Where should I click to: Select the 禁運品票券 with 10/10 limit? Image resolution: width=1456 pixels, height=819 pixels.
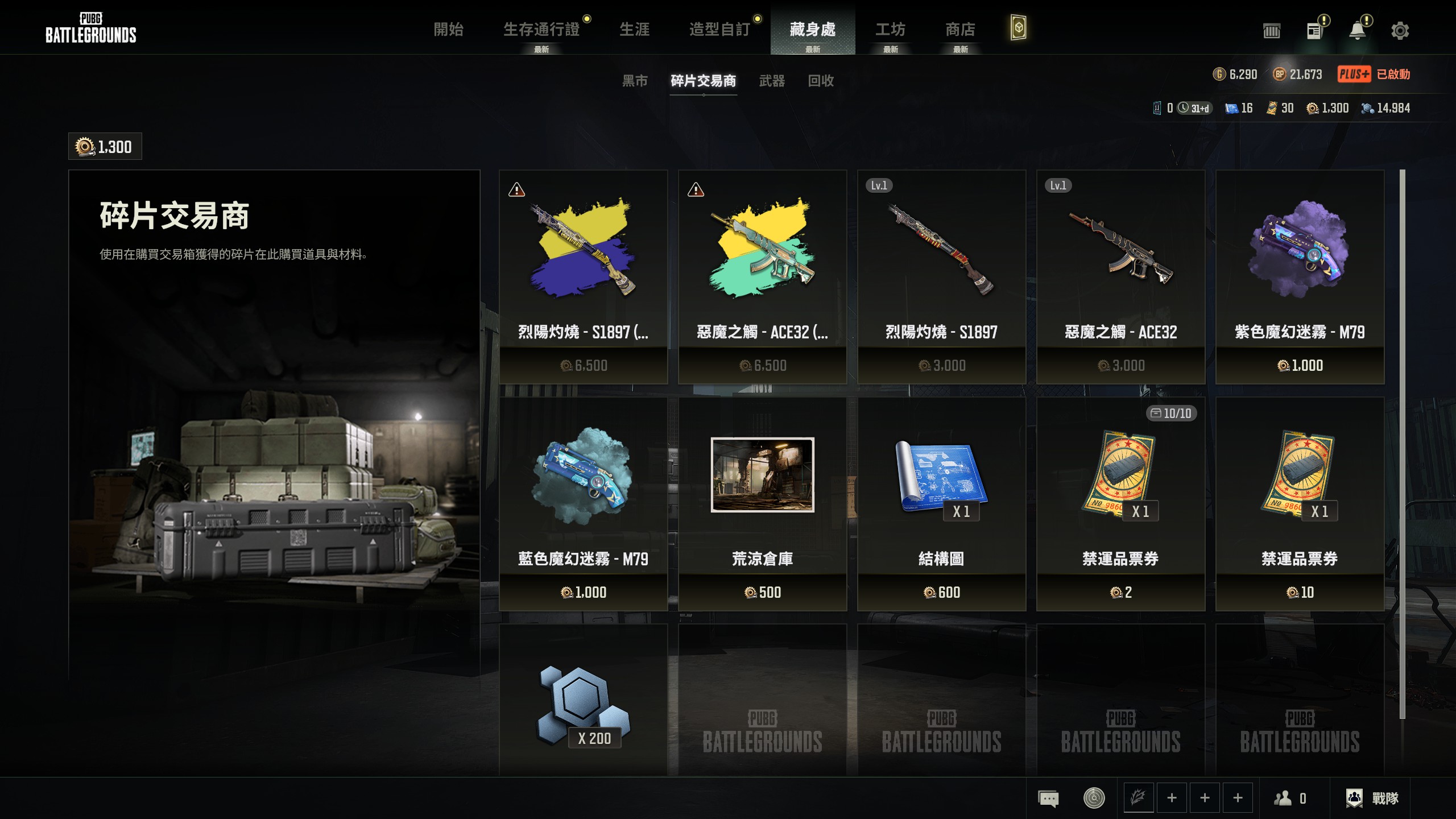(x=1120, y=503)
